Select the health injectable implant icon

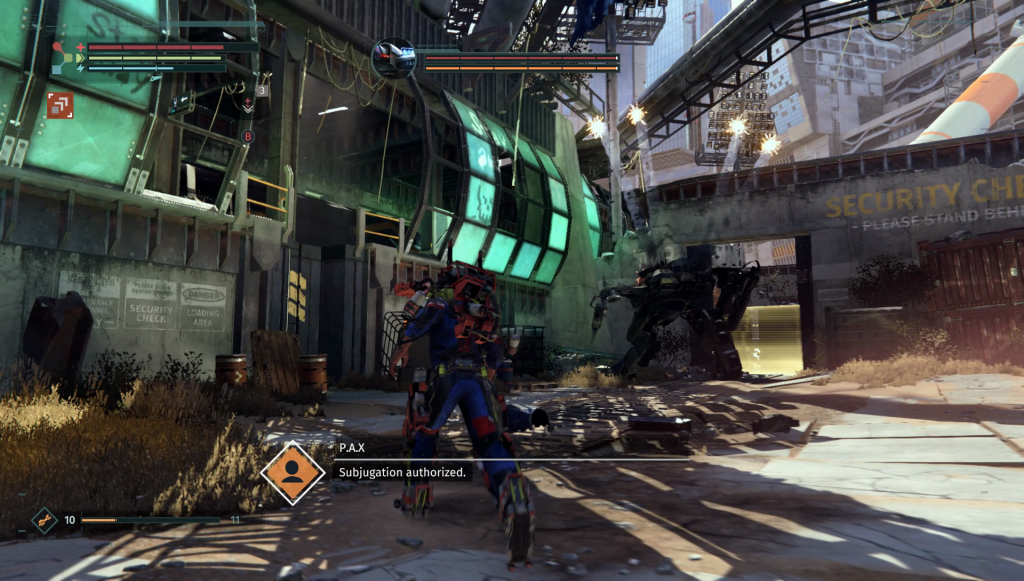(x=247, y=104)
